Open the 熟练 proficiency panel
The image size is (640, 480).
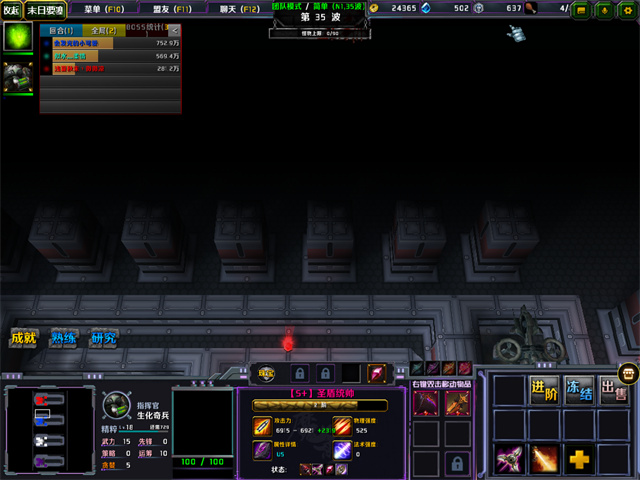click(x=64, y=337)
